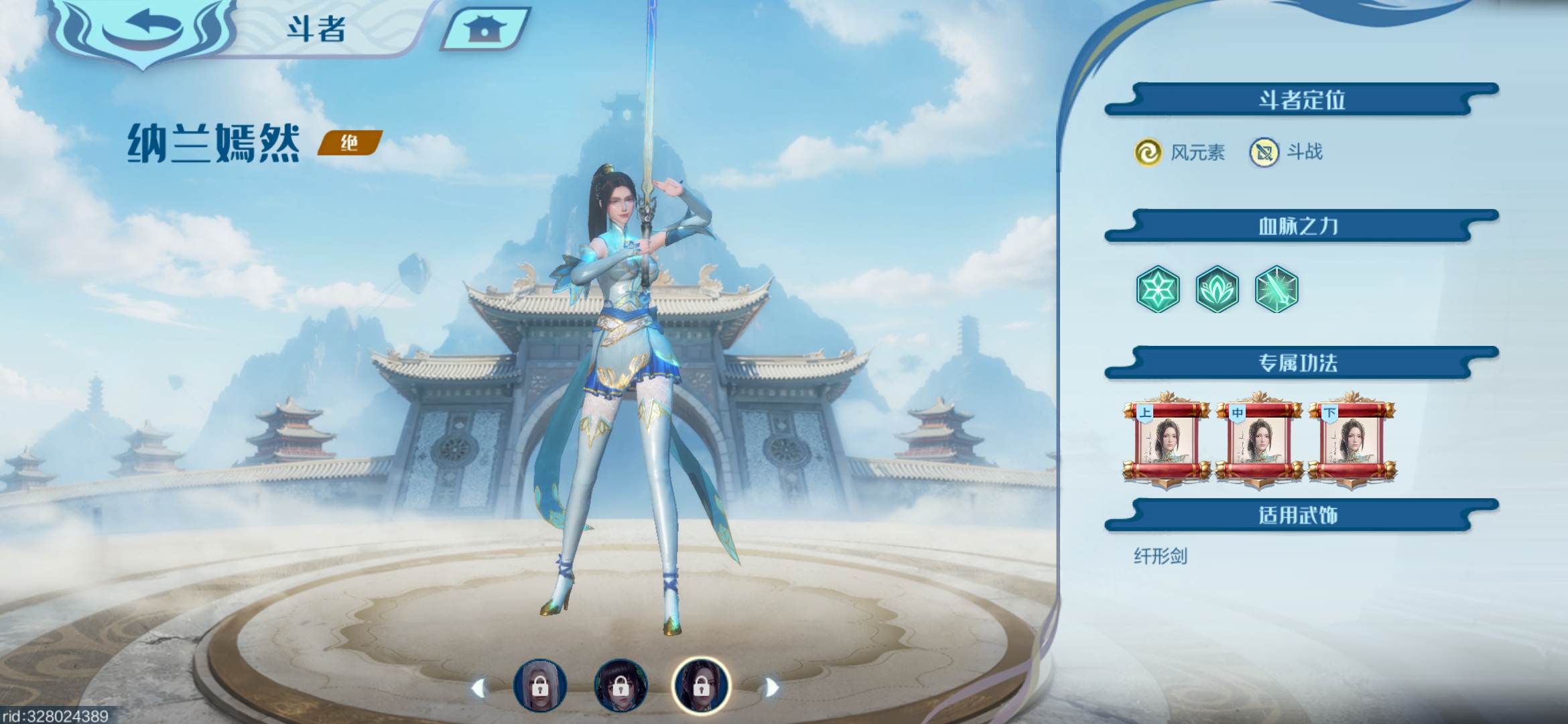View the 上 exclusive technique scroll
This screenshot has width=1568, height=724.
pos(1167,440)
